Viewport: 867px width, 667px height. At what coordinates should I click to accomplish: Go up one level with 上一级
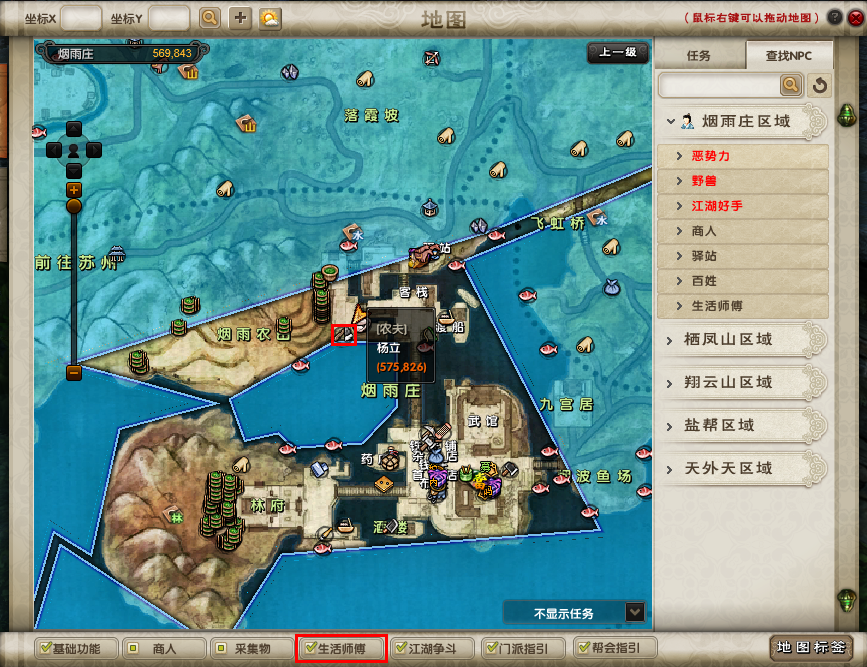[x=617, y=54]
